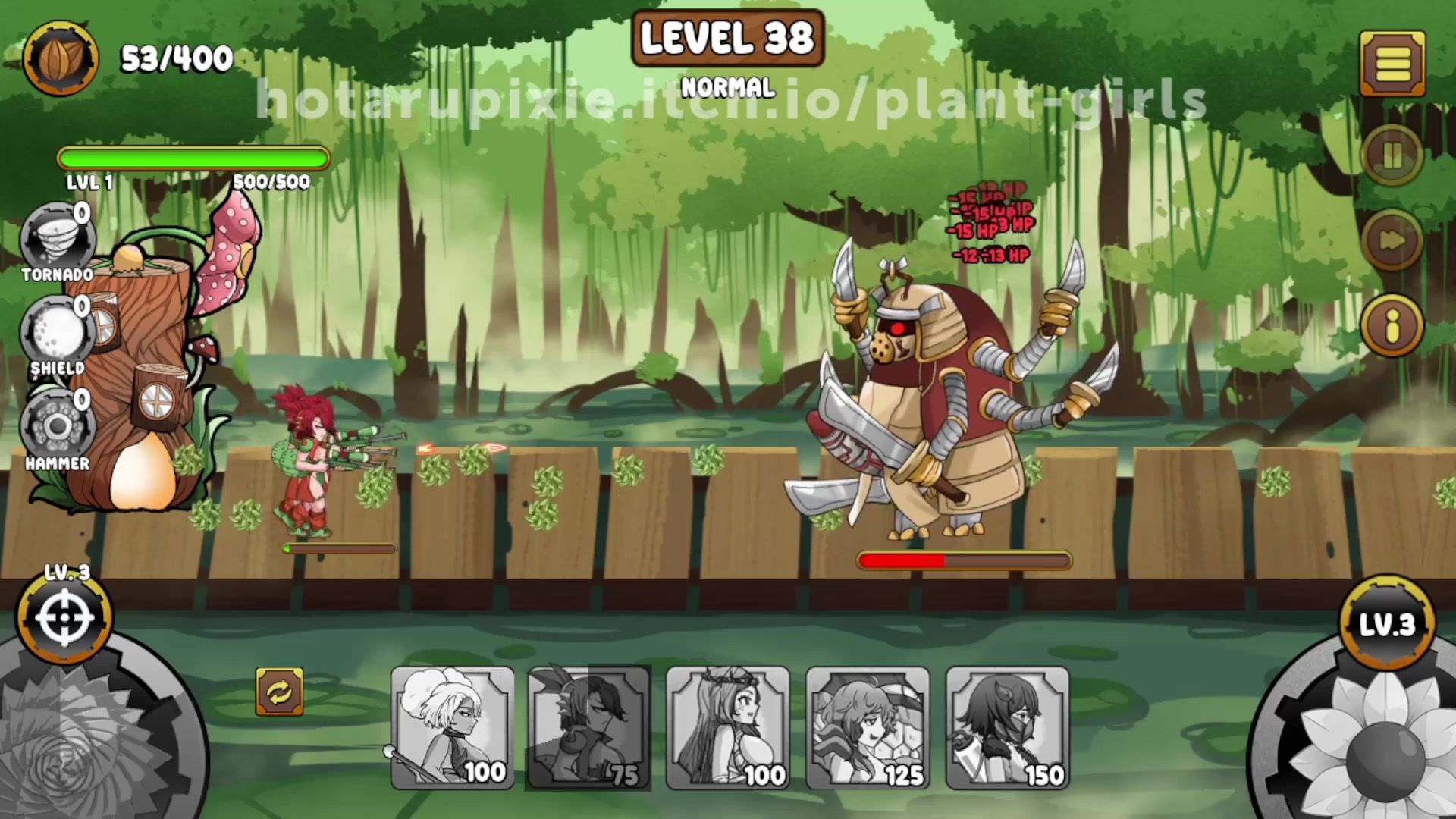Click the crosshair target button

(x=64, y=618)
